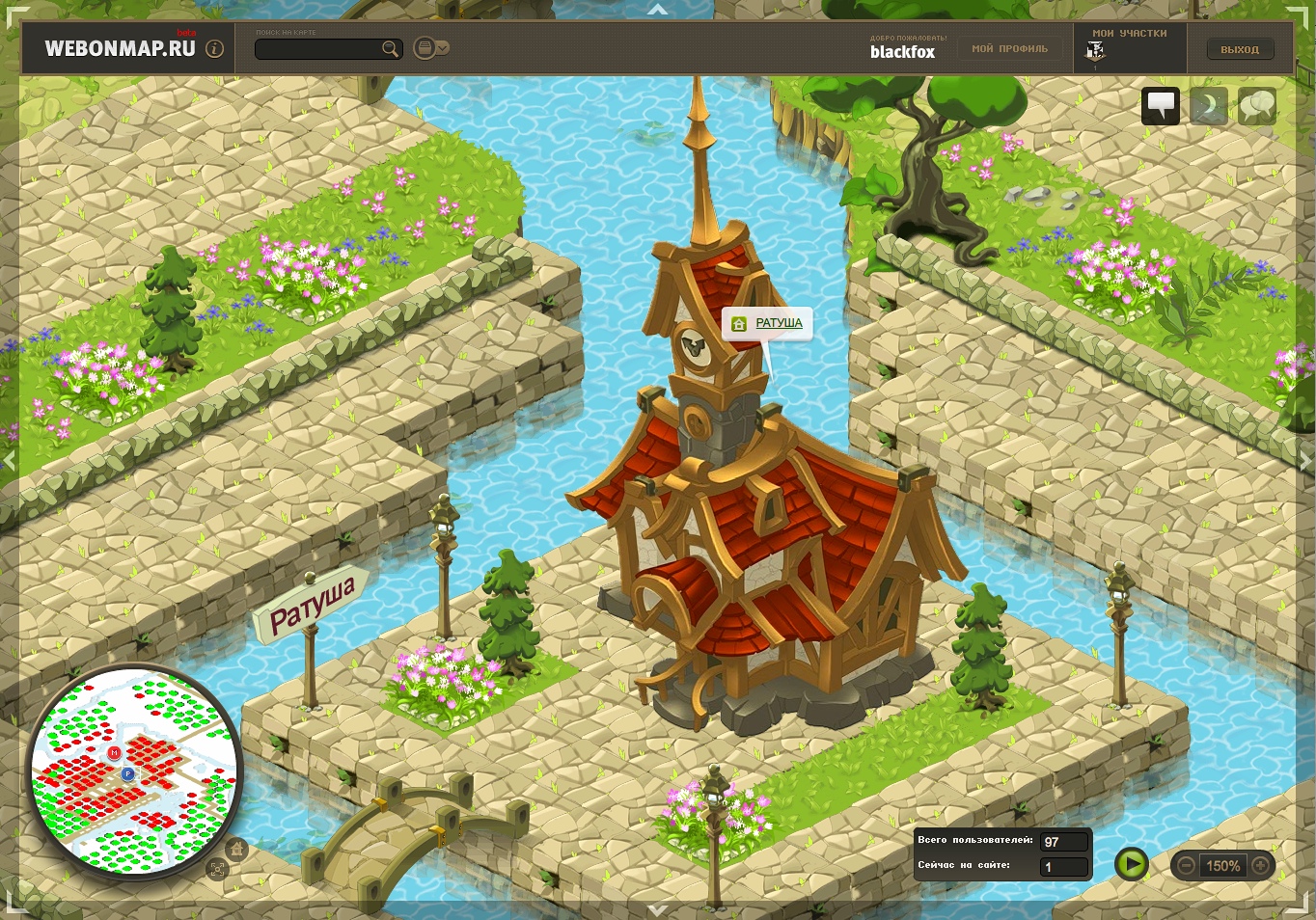The image size is (1316, 920).
Task: Toggle the single speech bubble labels icon
Action: coord(1161,105)
